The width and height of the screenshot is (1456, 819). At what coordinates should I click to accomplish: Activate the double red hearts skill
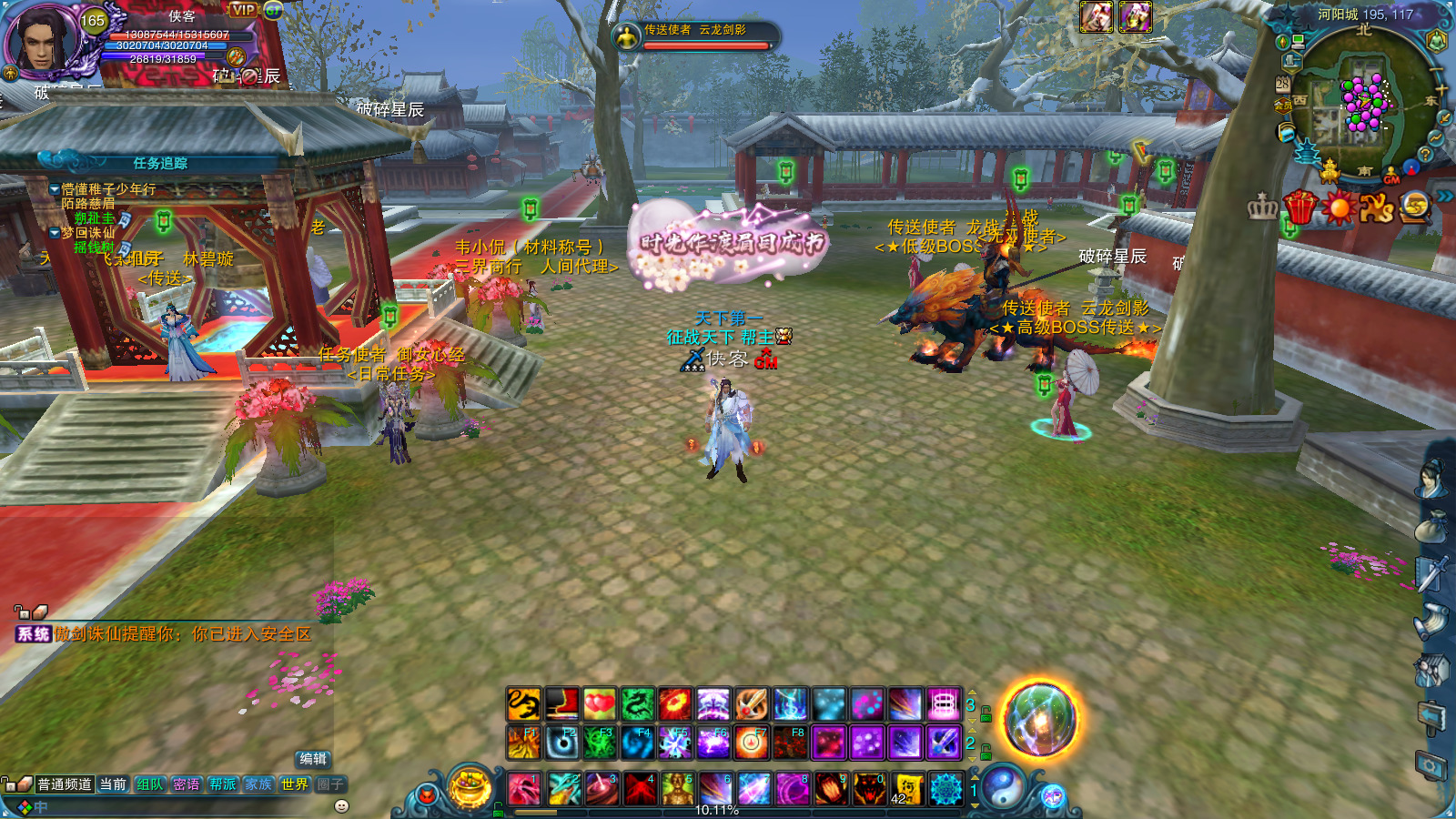click(x=600, y=704)
